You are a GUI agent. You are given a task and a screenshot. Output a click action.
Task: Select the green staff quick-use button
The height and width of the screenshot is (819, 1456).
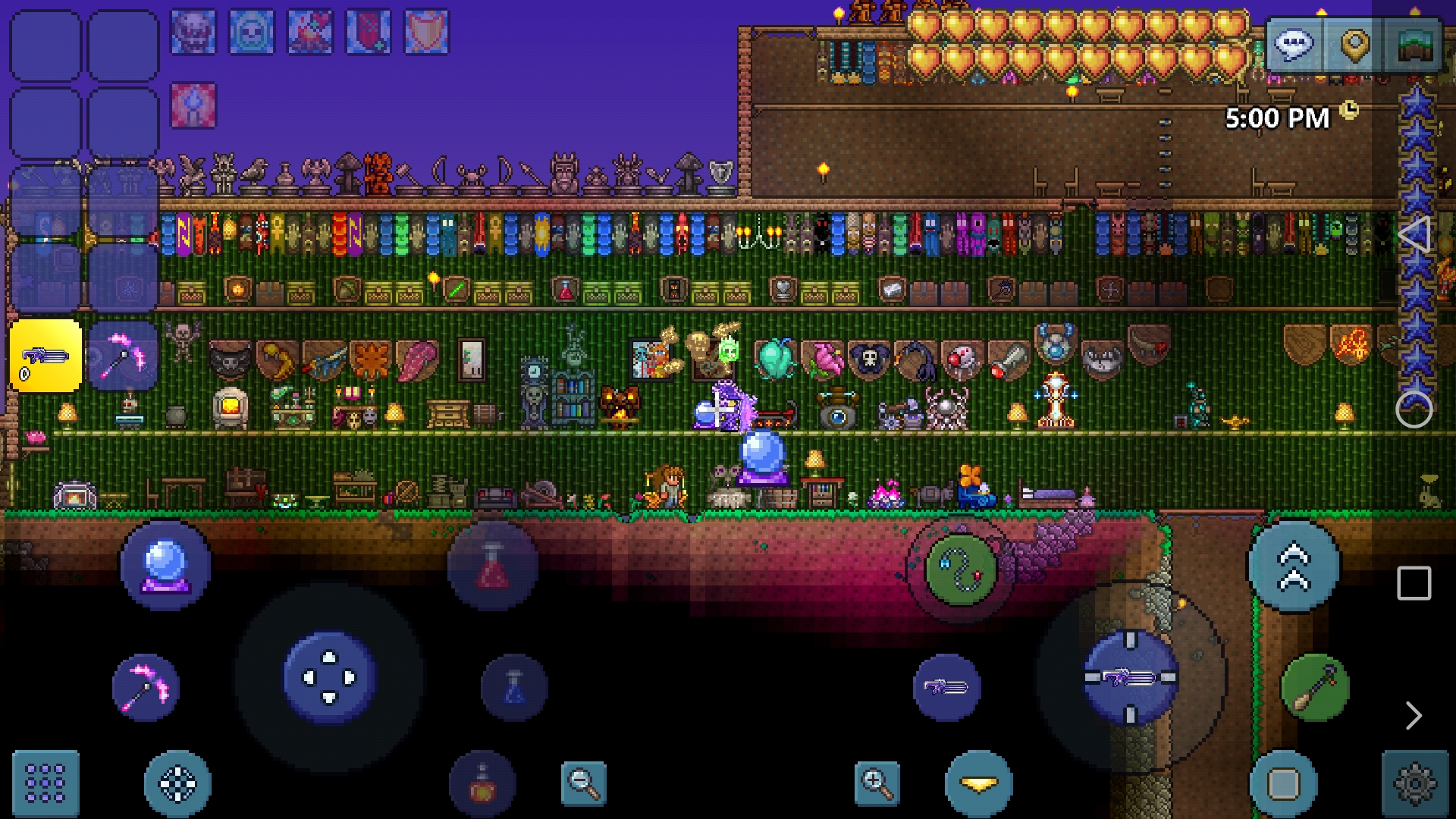(1315, 687)
